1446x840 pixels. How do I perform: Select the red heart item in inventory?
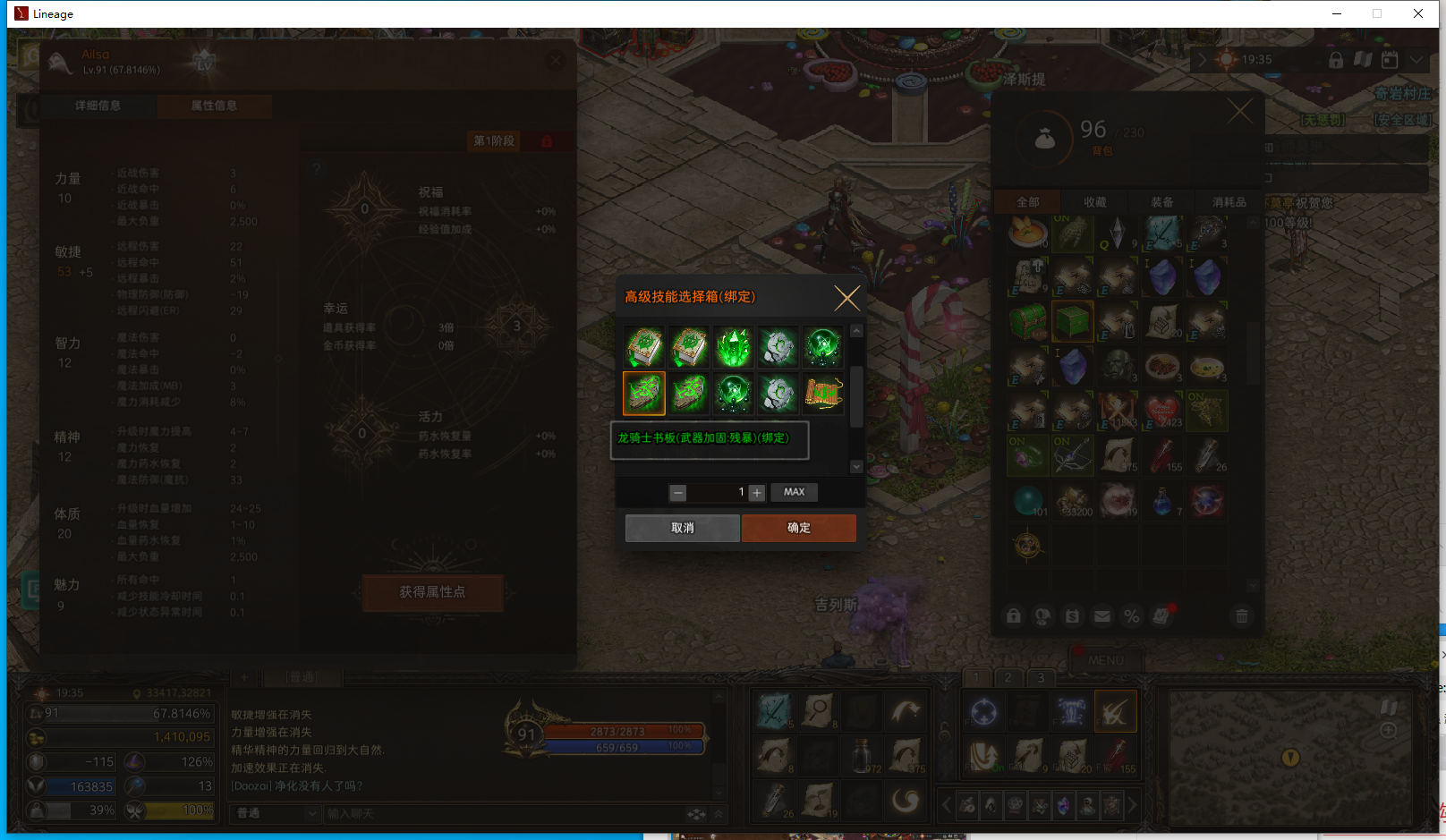pos(1162,411)
